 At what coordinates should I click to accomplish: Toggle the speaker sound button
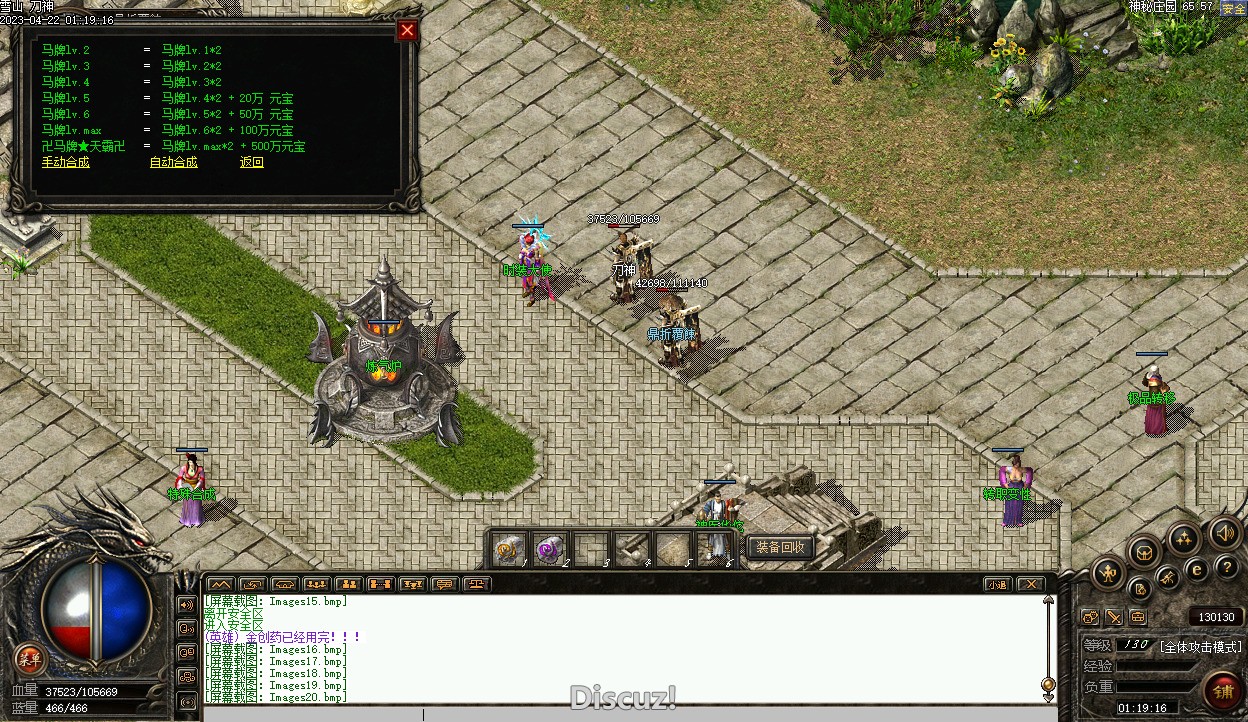click(1225, 533)
